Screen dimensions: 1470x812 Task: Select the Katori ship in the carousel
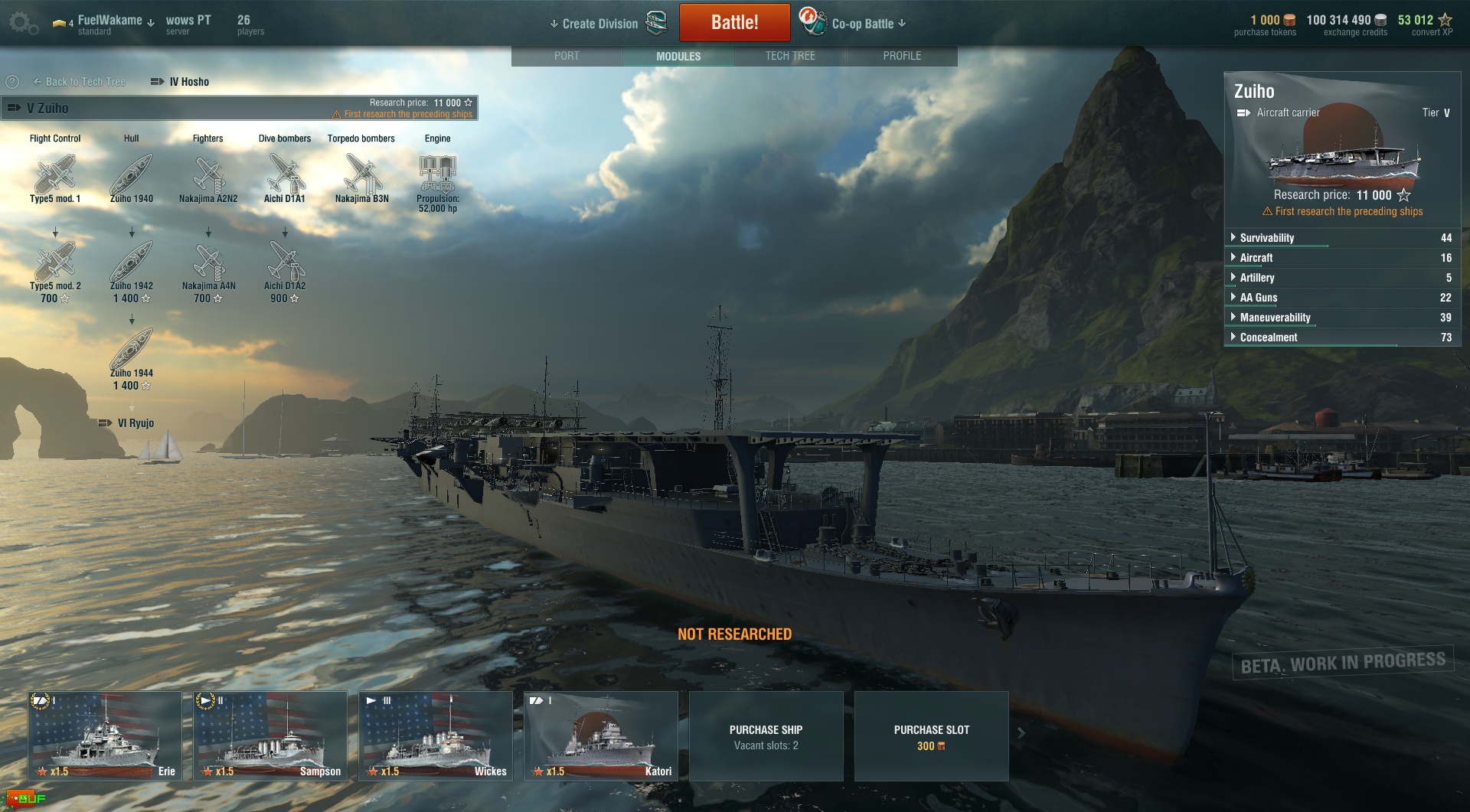(601, 735)
